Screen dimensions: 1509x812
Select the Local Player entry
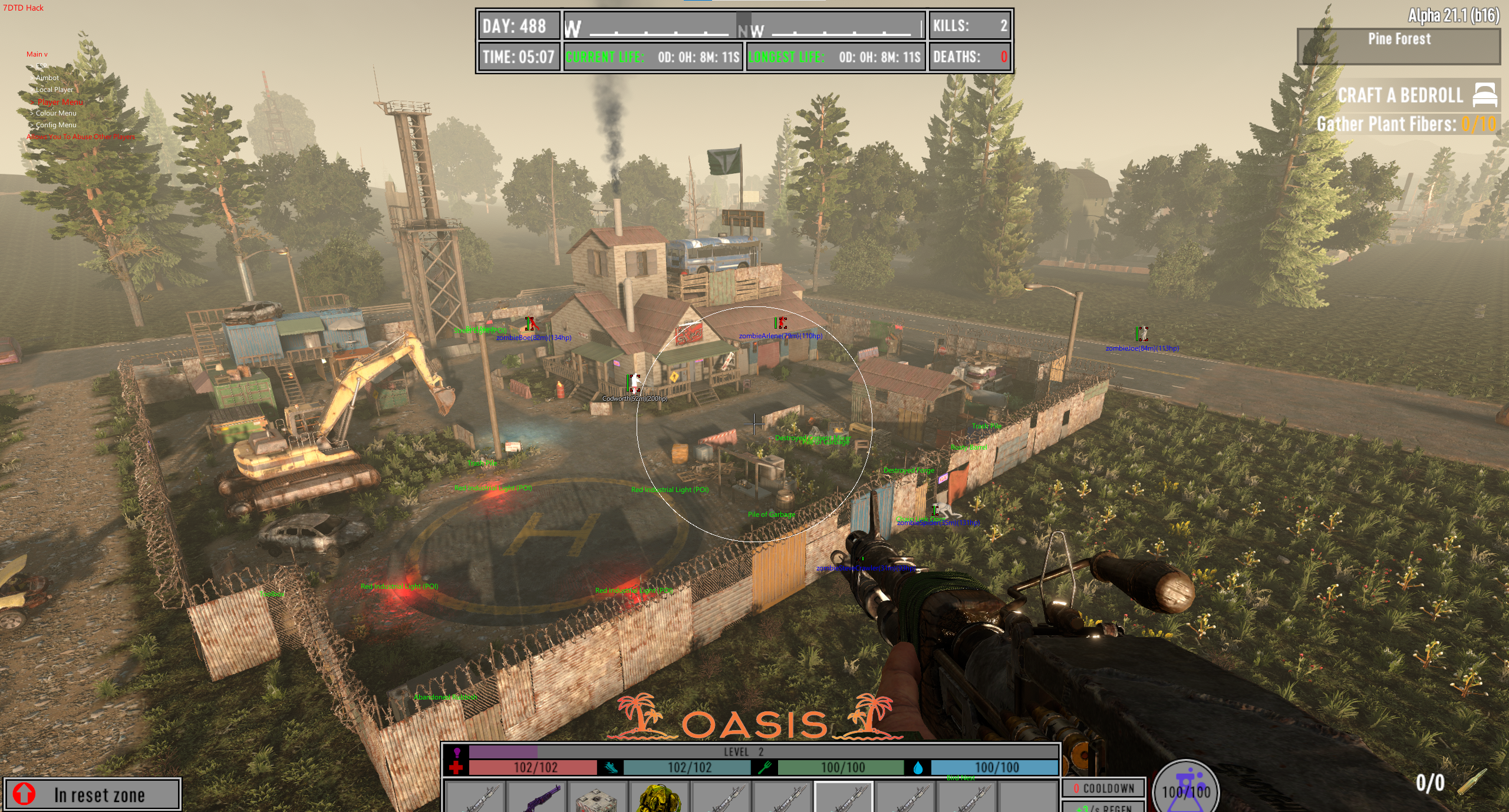tap(54, 90)
